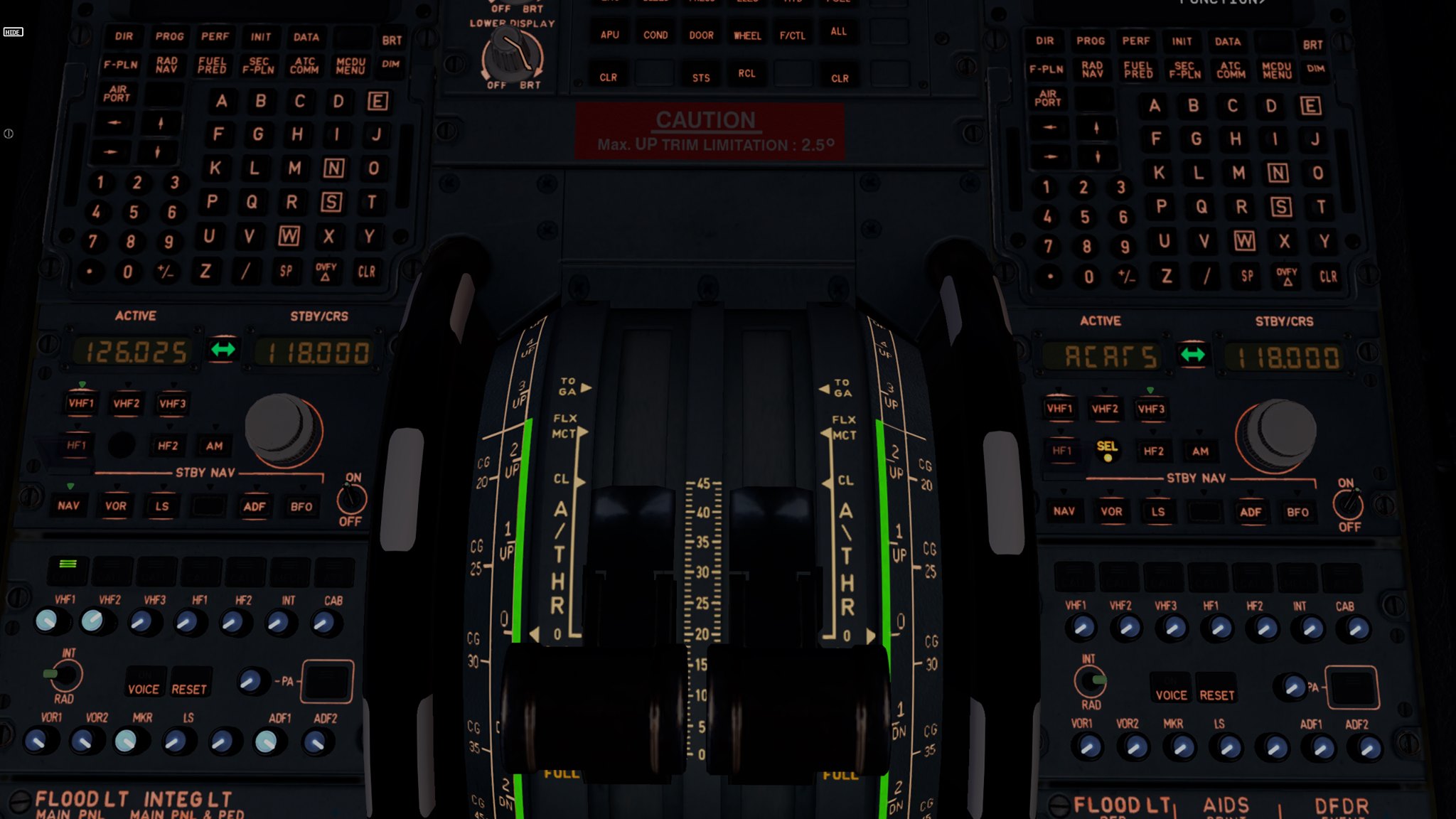This screenshot has height=819, width=1456.
Task: Open the F/CTL ECAM page
Action: (793, 34)
